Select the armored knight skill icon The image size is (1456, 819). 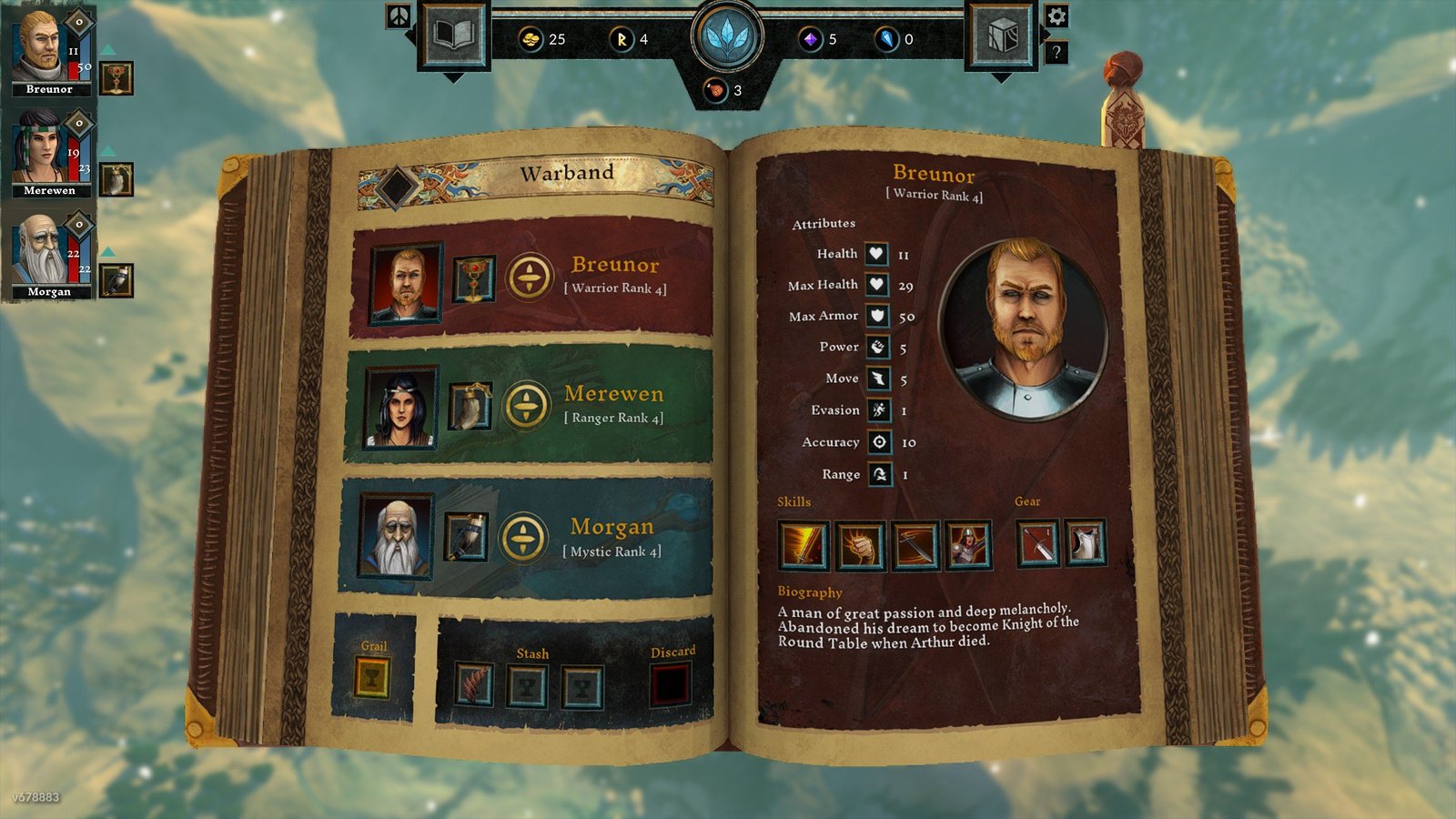click(x=968, y=546)
